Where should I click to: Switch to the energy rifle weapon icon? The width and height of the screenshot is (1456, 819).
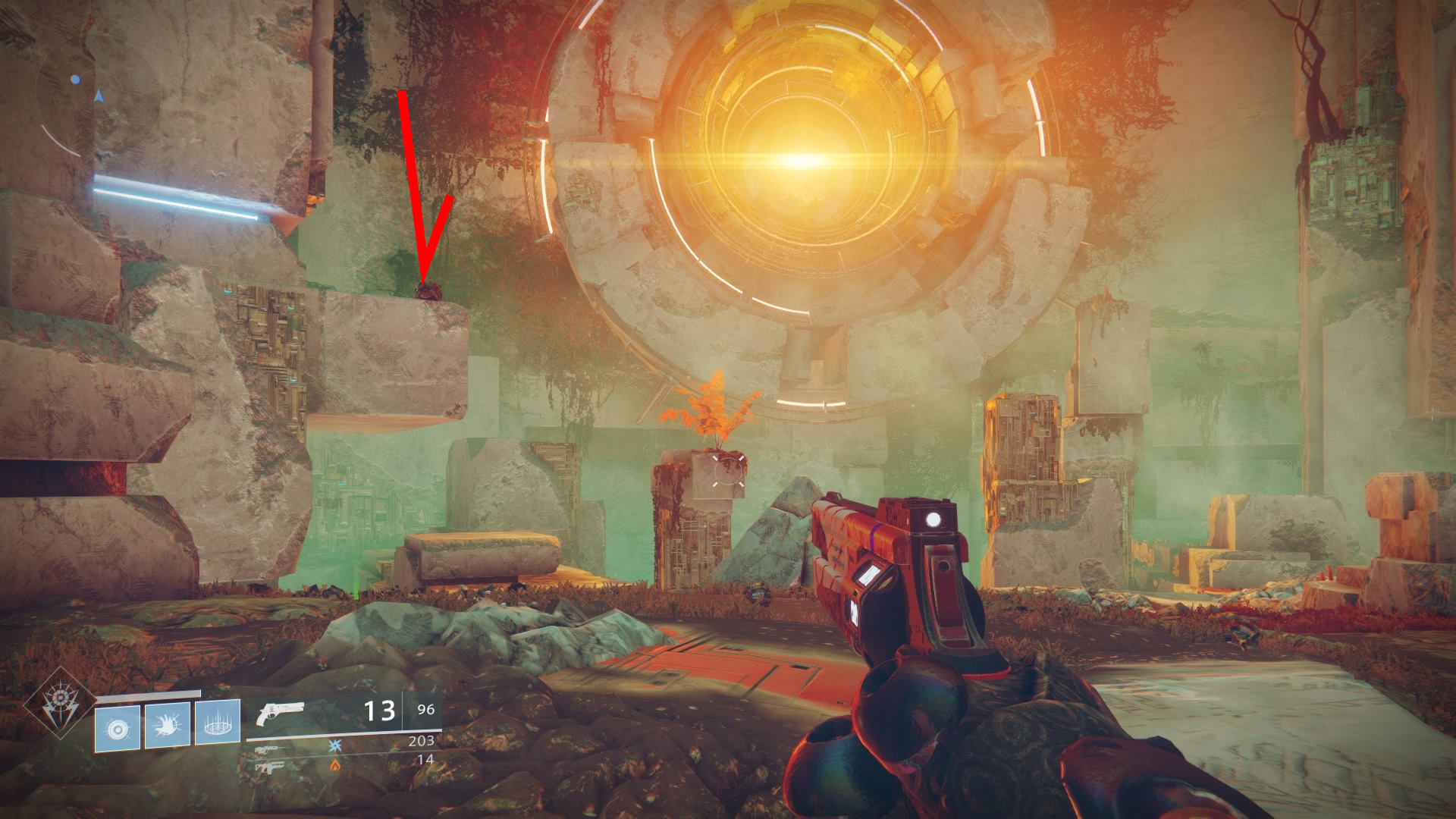[271, 748]
